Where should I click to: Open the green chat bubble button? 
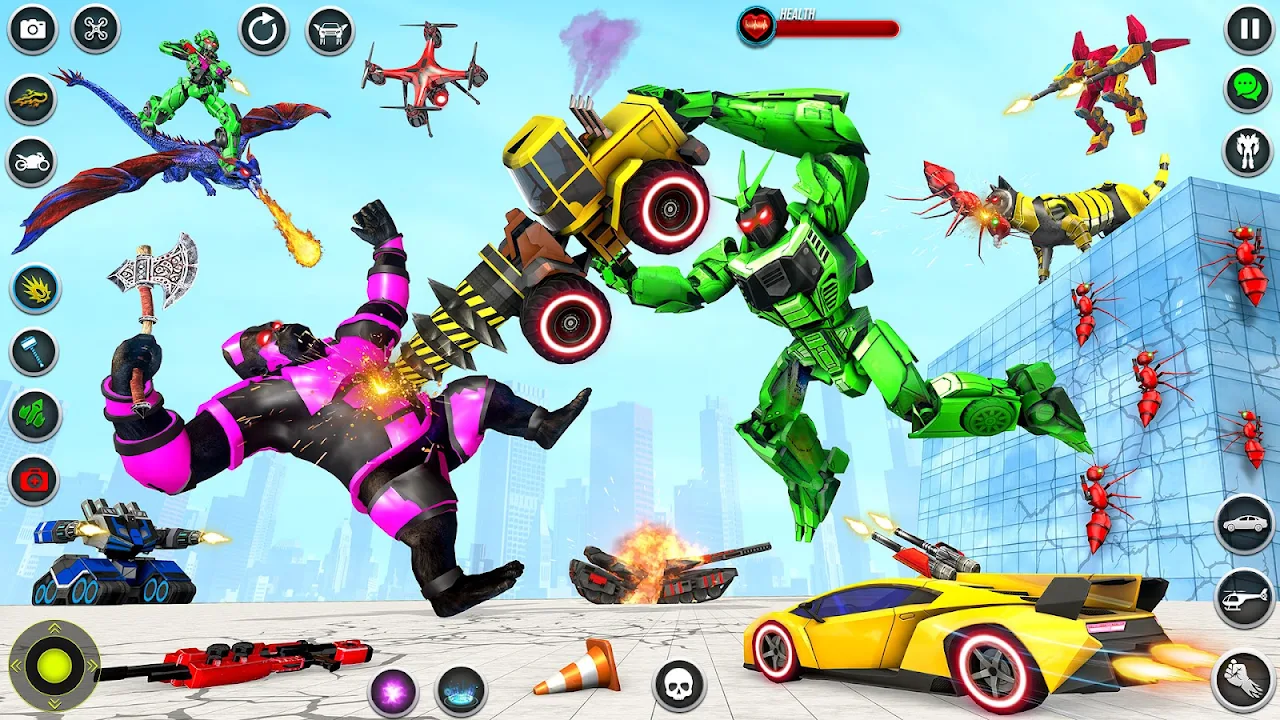pos(1247,89)
